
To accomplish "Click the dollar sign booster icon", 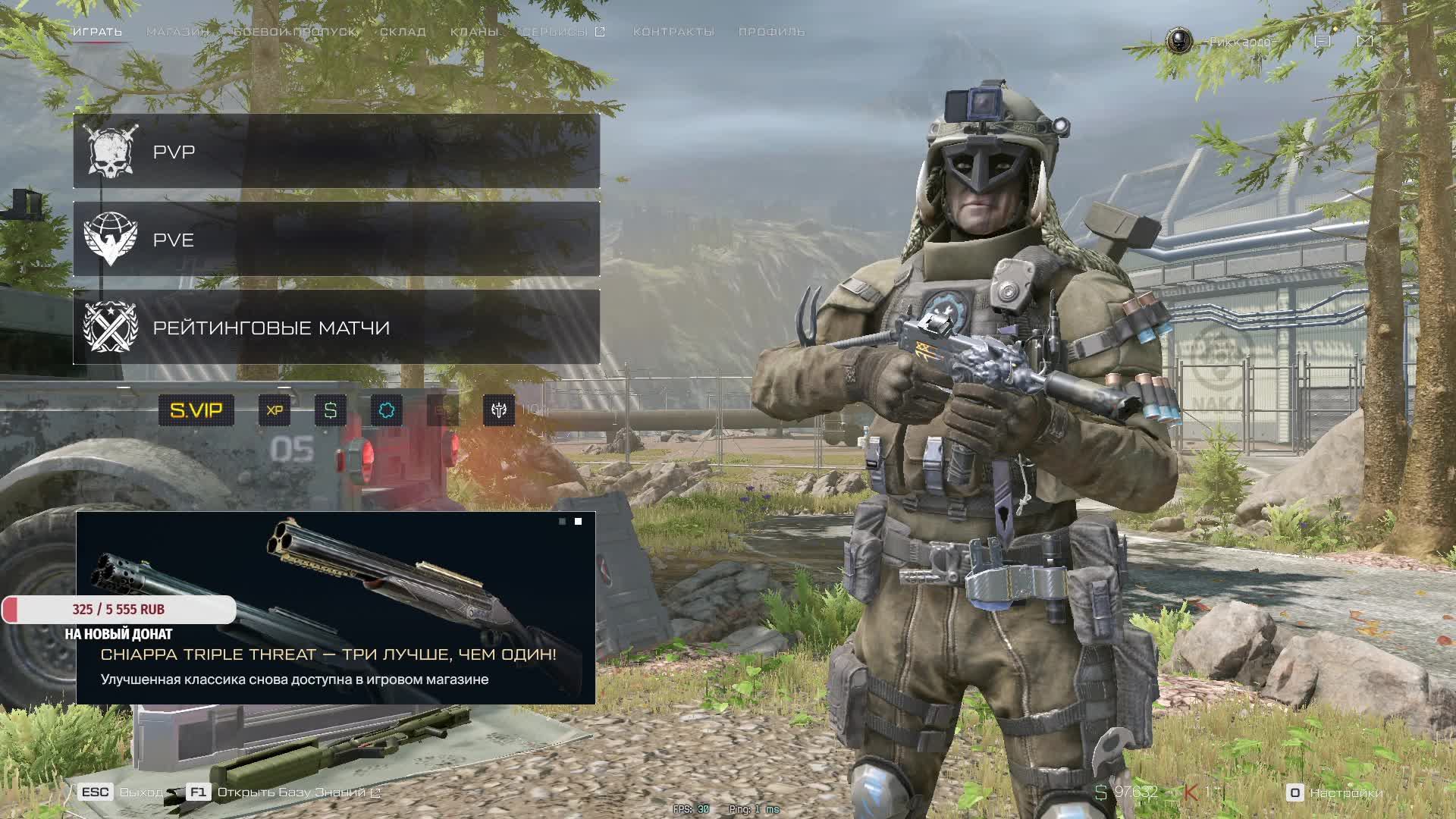I will (x=331, y=410).
